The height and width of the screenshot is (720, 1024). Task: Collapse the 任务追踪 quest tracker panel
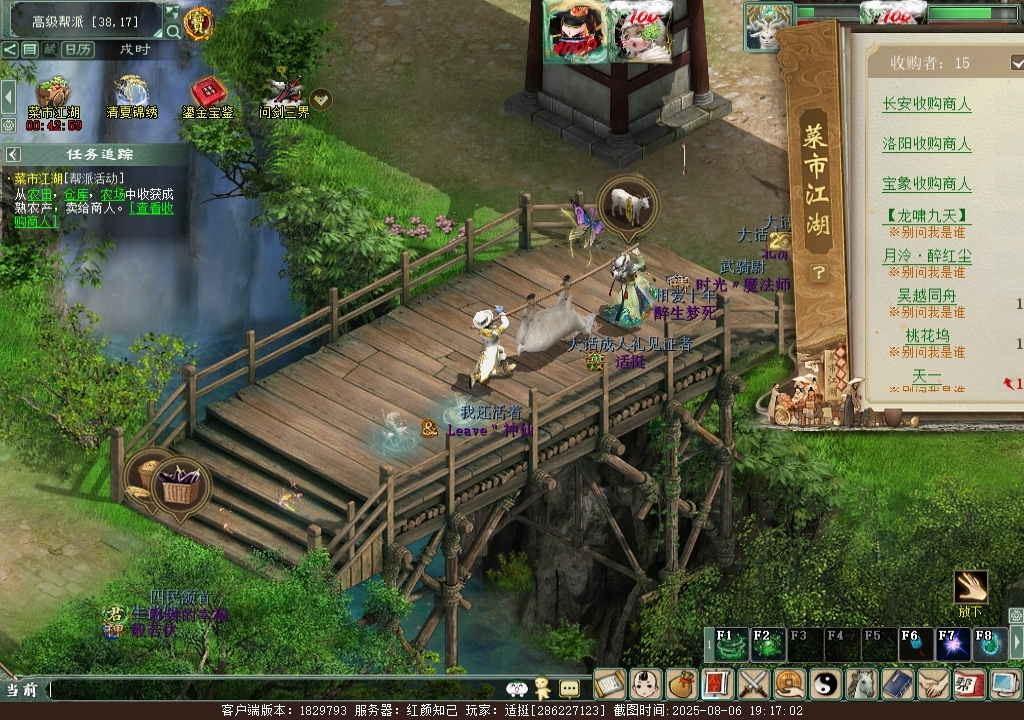[13, 154]
